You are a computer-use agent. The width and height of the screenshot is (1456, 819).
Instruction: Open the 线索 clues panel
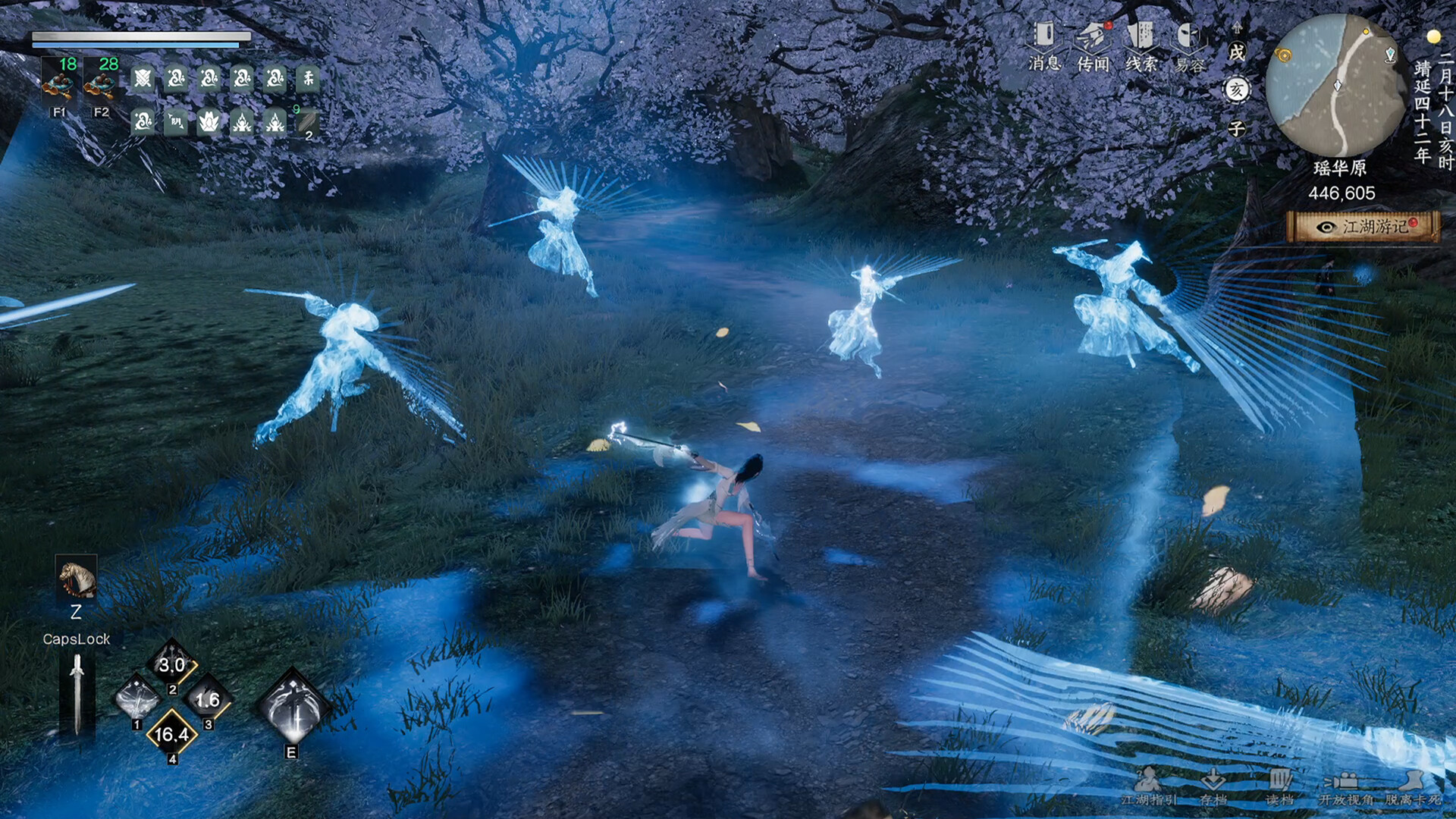[1141, 45]
